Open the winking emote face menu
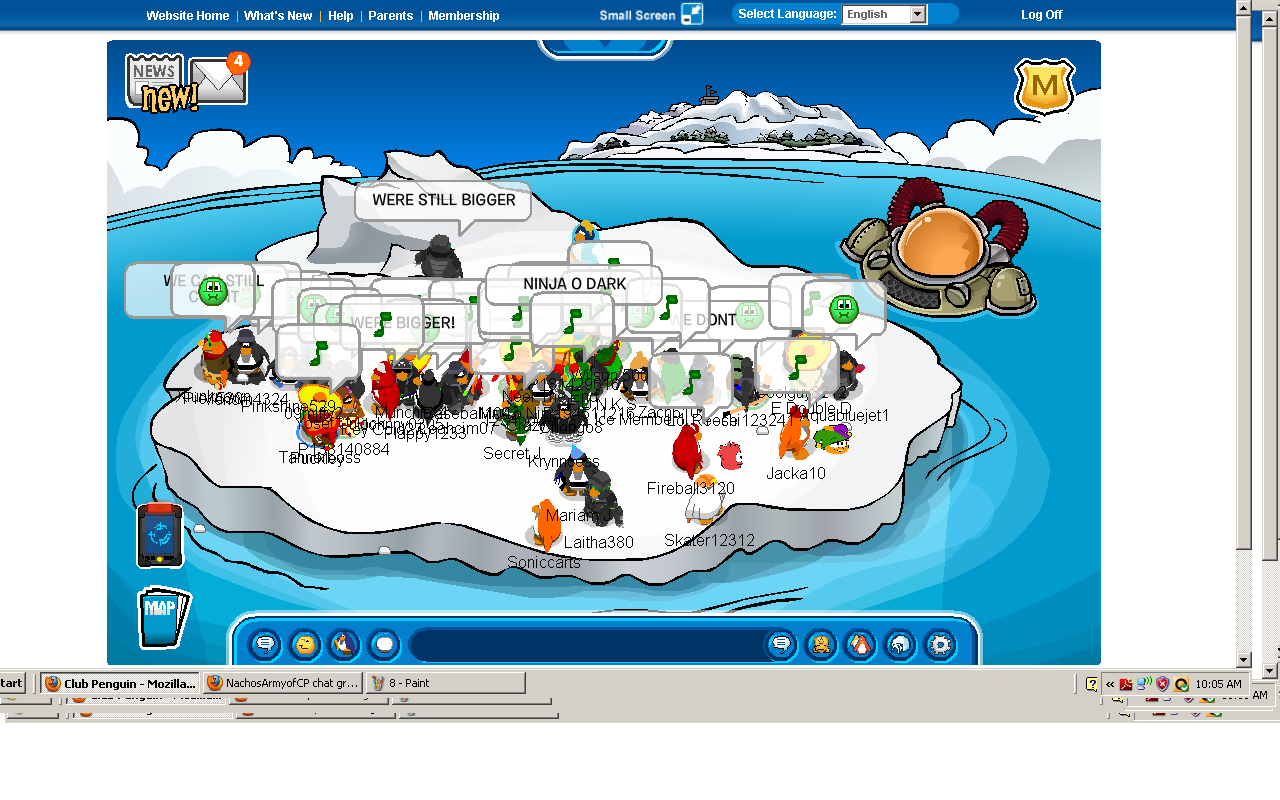The width and height of the screenshot is (1280, 800). click(x=305, y=645)
